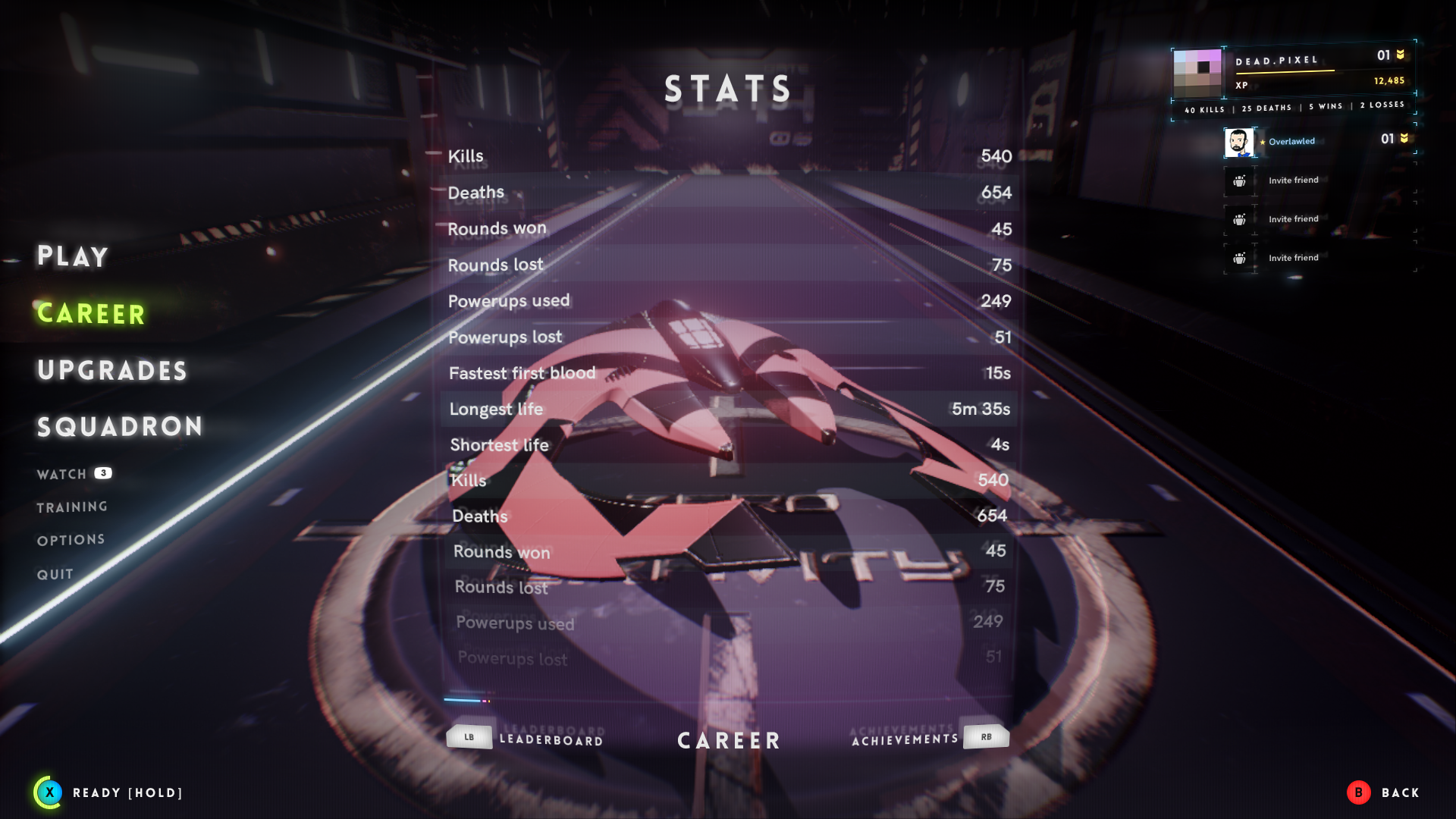The height and width of the screenshot is (819, 1456).
Task: Quit the game from the menu
Action: [55, 574]
